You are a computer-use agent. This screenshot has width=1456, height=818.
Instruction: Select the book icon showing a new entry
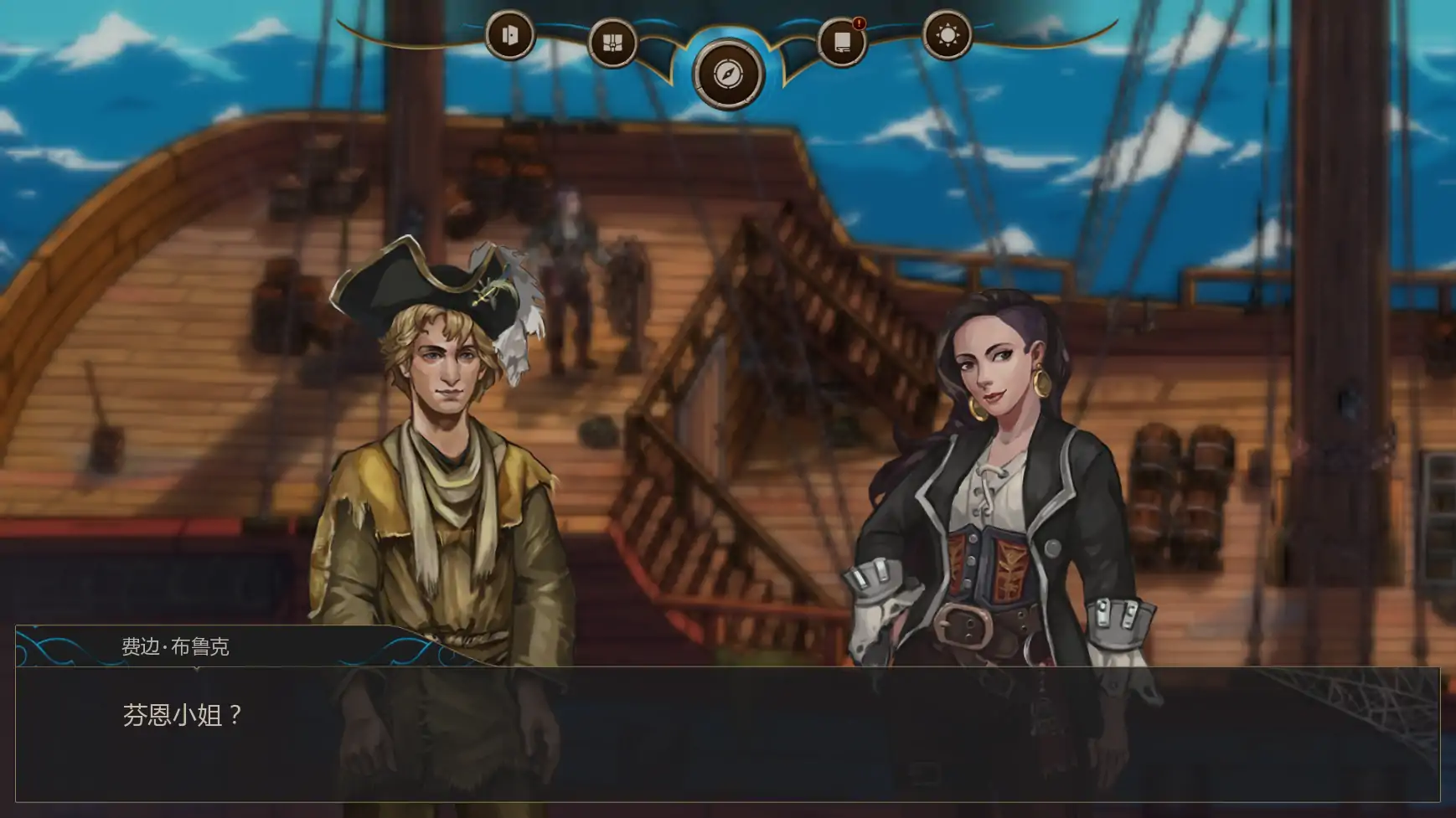pos(840,39)
